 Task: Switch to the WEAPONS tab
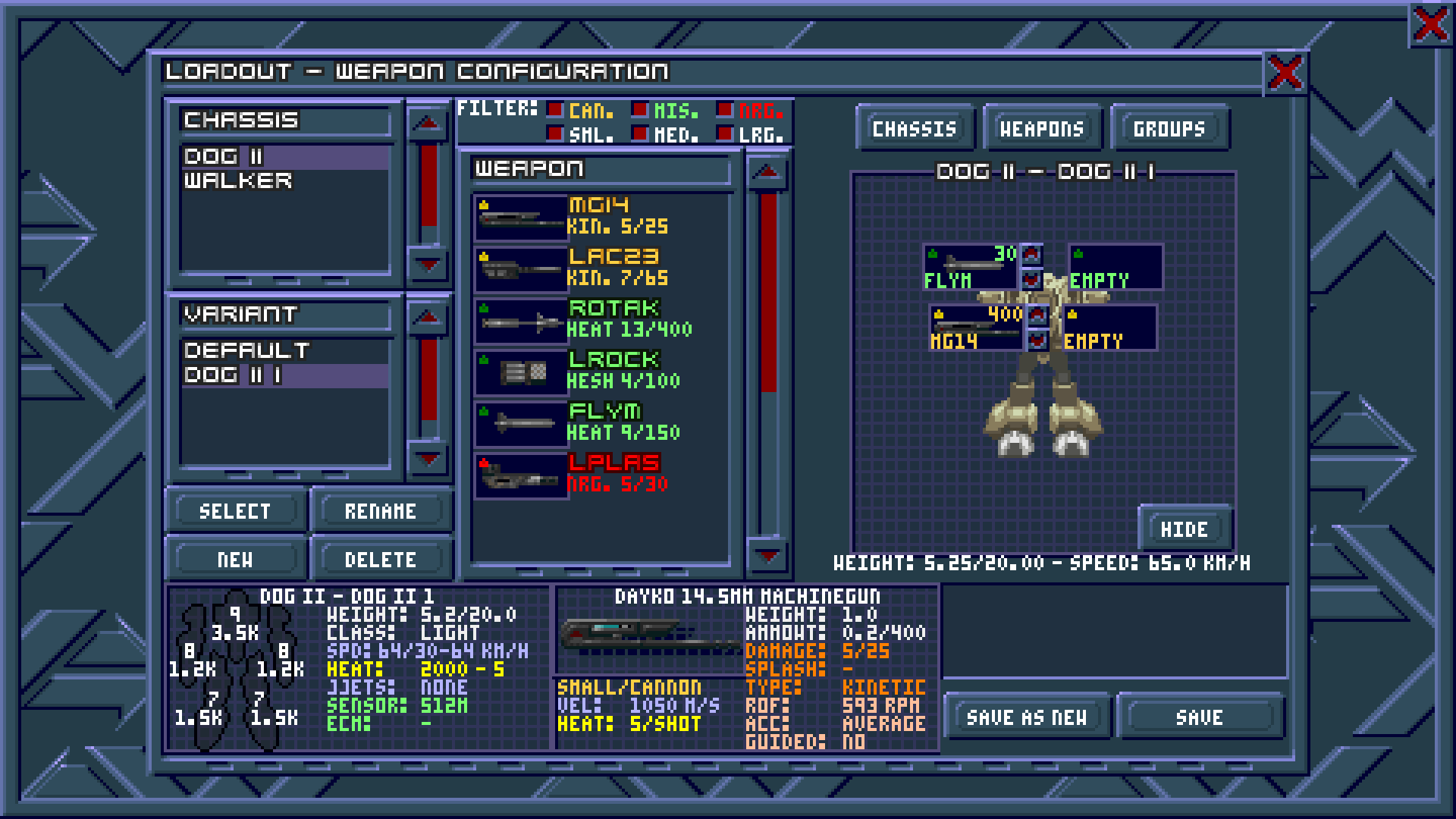[x=1042, y=128]
